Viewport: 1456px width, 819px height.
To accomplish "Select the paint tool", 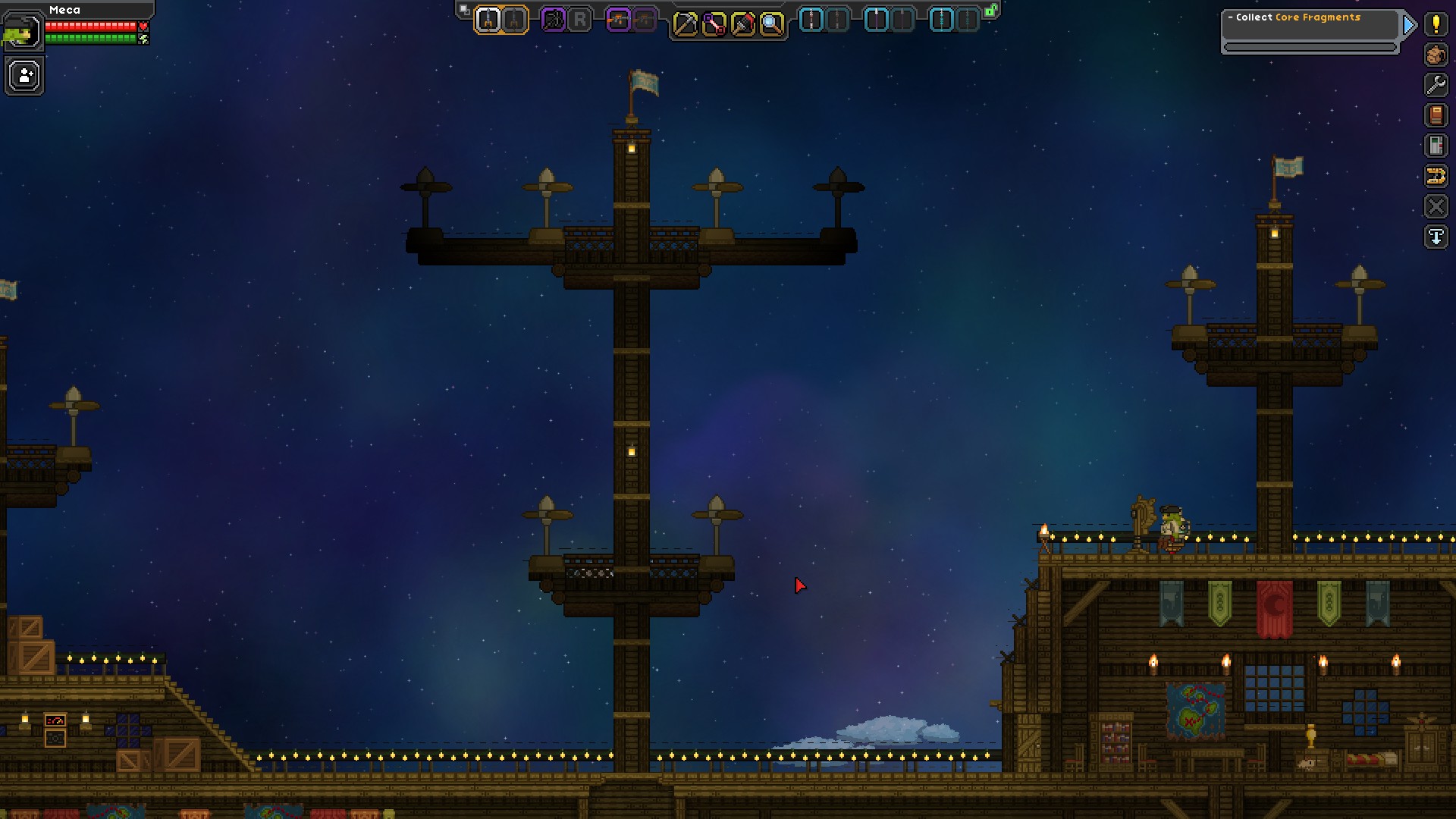I will 742,24.
